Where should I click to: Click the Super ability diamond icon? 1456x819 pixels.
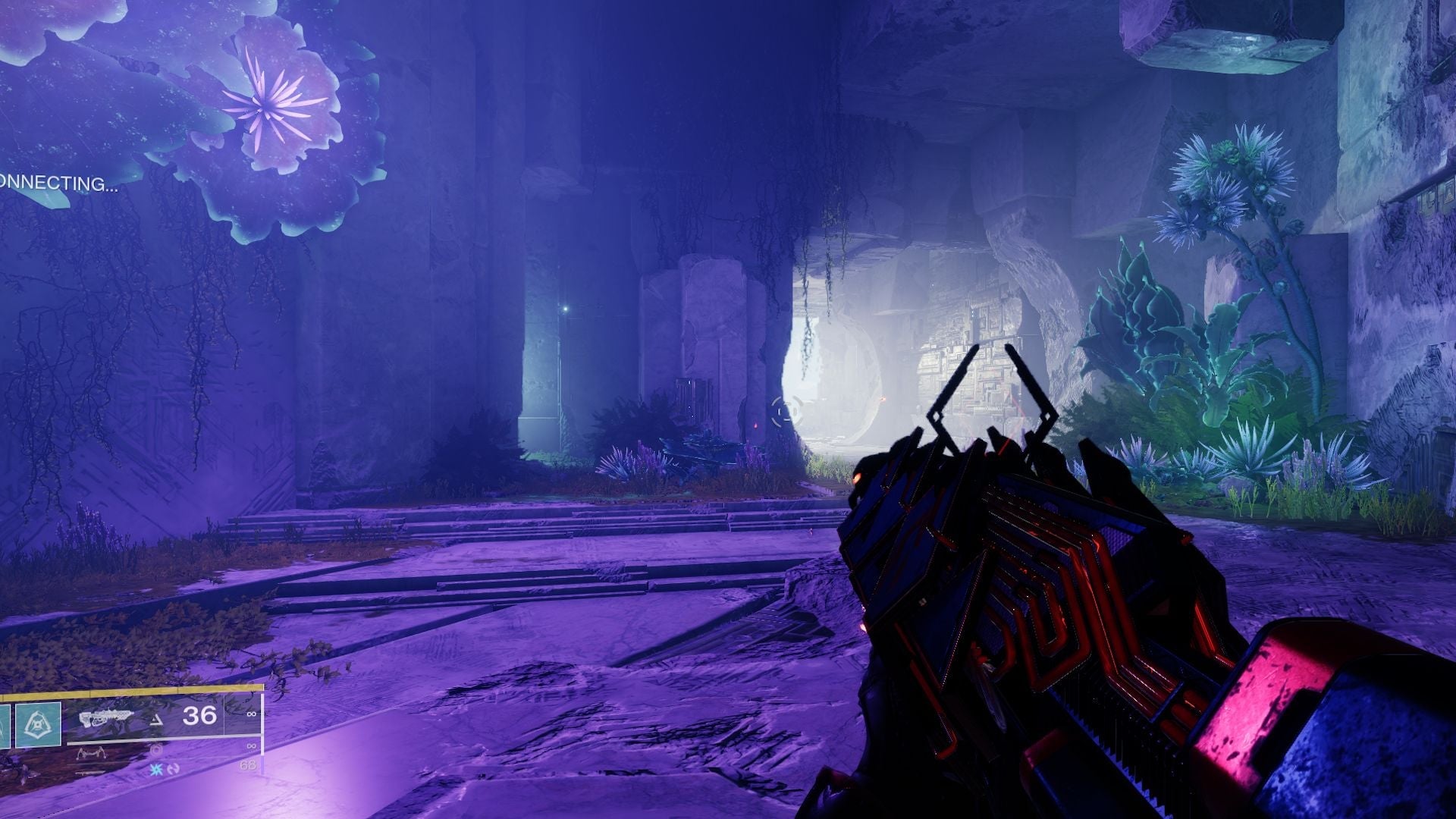(39, 724)
